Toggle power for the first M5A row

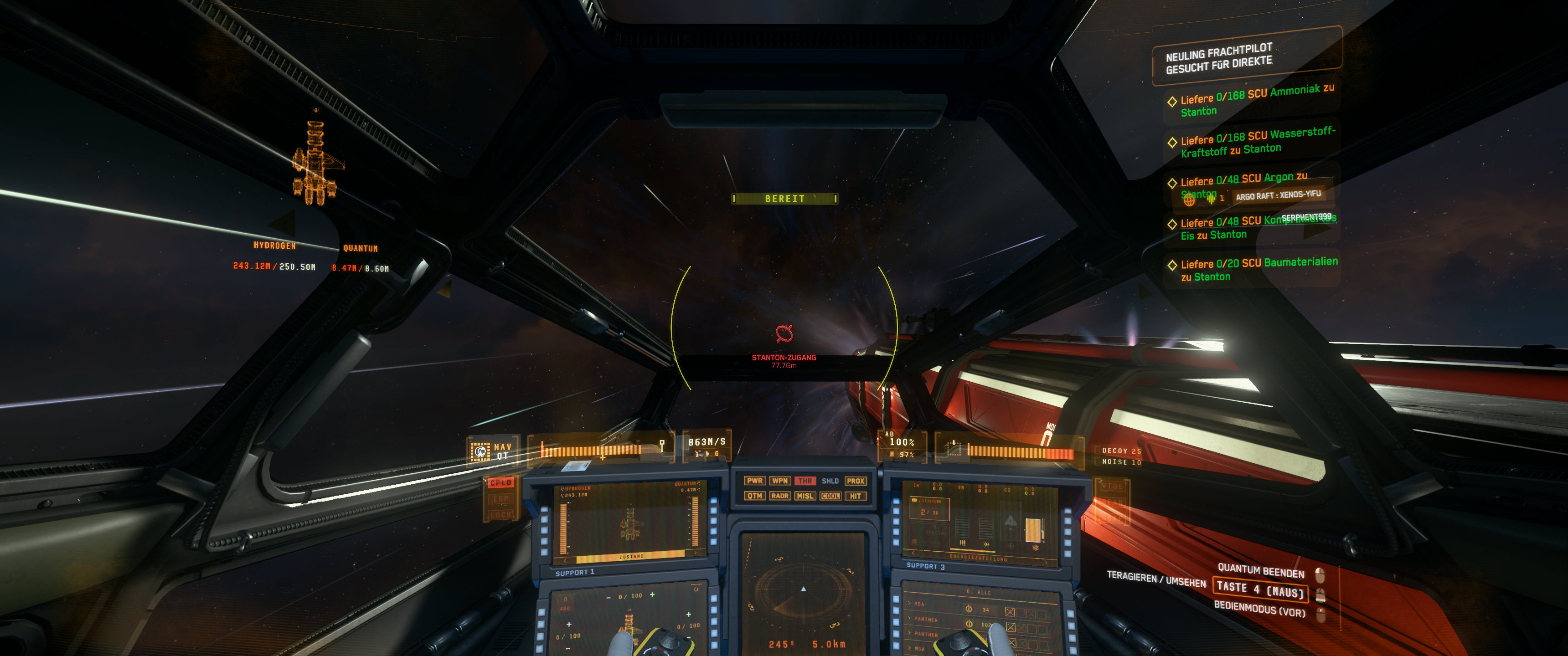pyautogui.click(x=969, y=609)
